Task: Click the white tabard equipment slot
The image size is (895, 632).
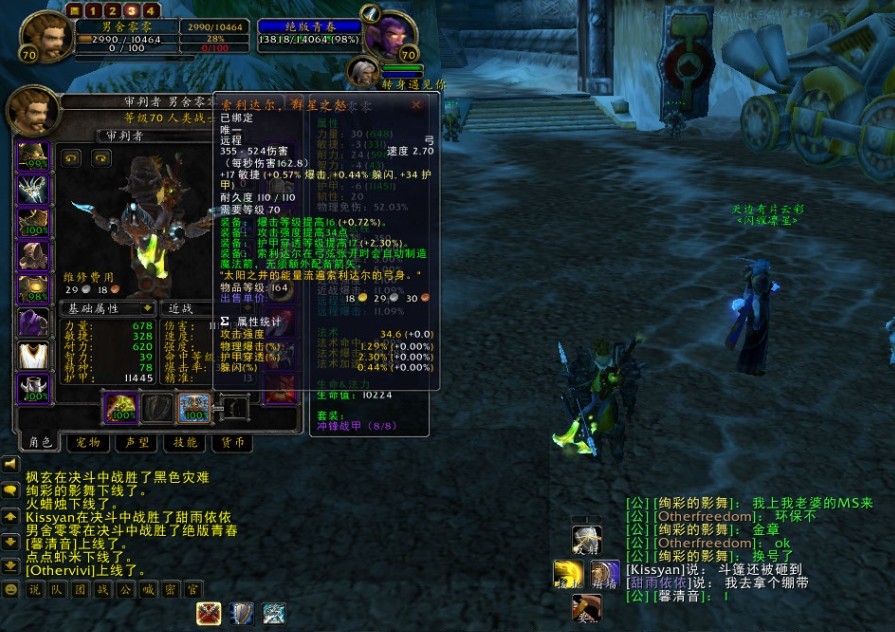Action: (33, 355)
